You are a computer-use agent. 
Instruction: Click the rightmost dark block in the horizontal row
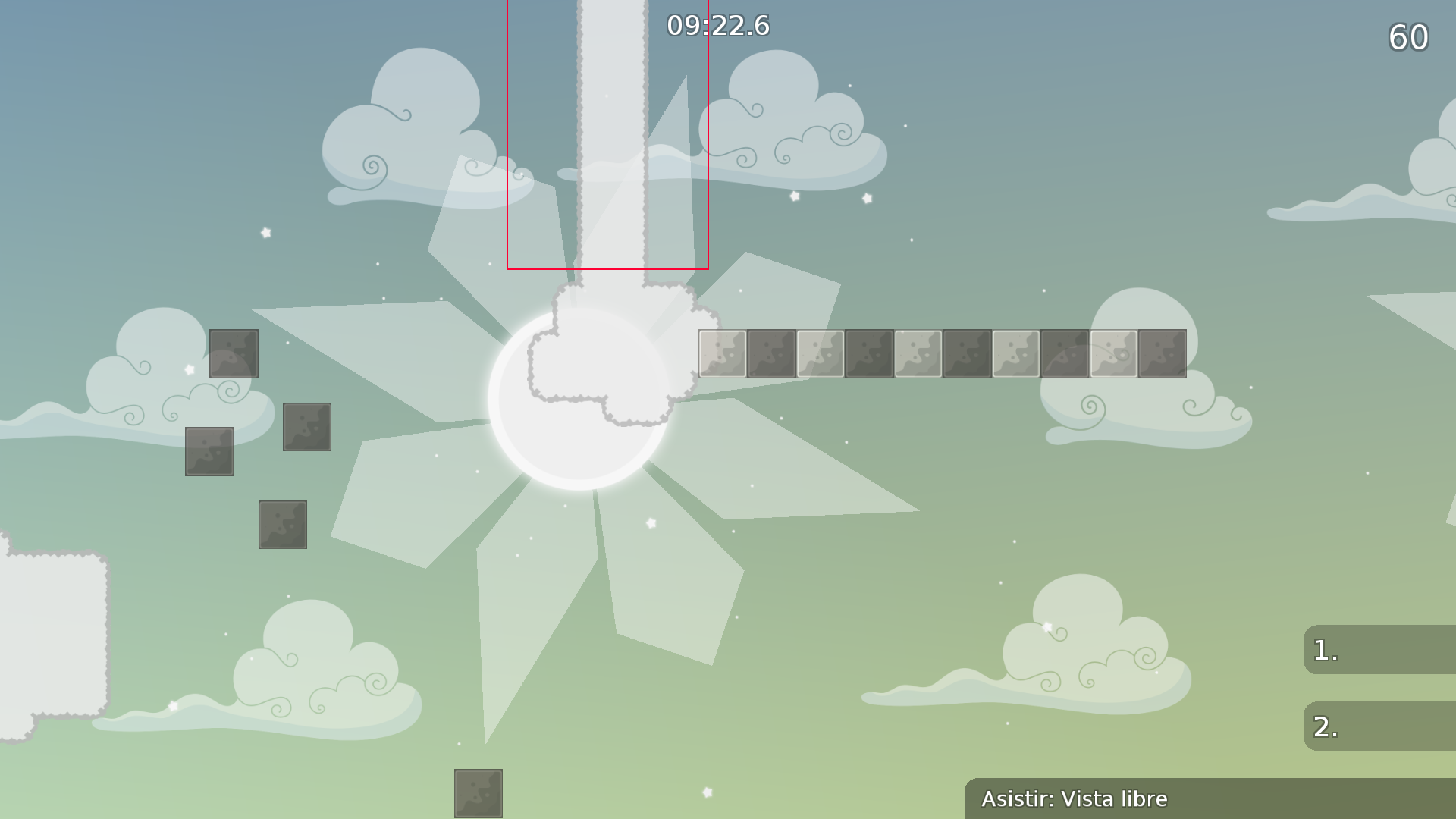pyautogui.click(x=1161, y=354)
